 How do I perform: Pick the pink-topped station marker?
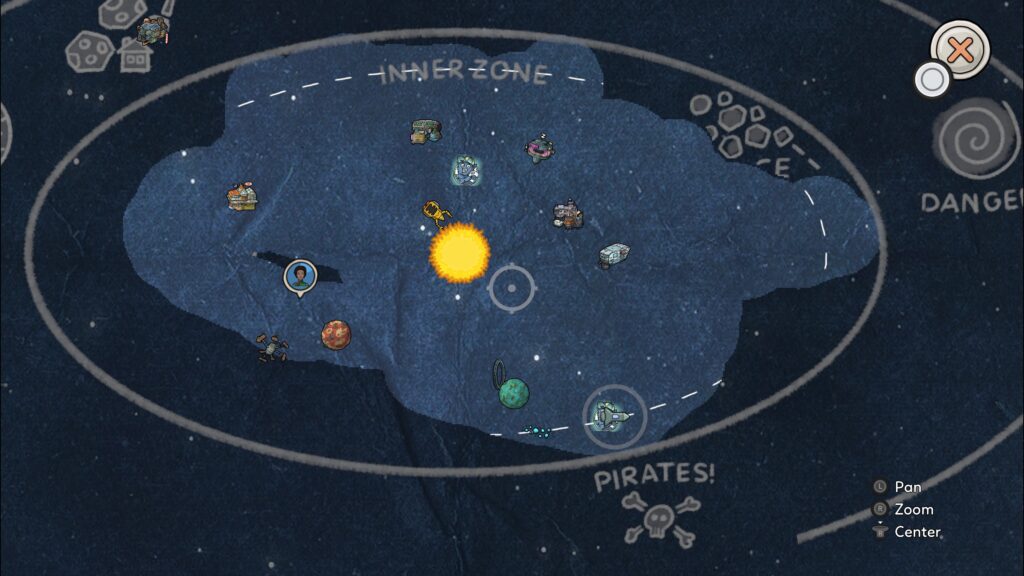coord(540,150)
